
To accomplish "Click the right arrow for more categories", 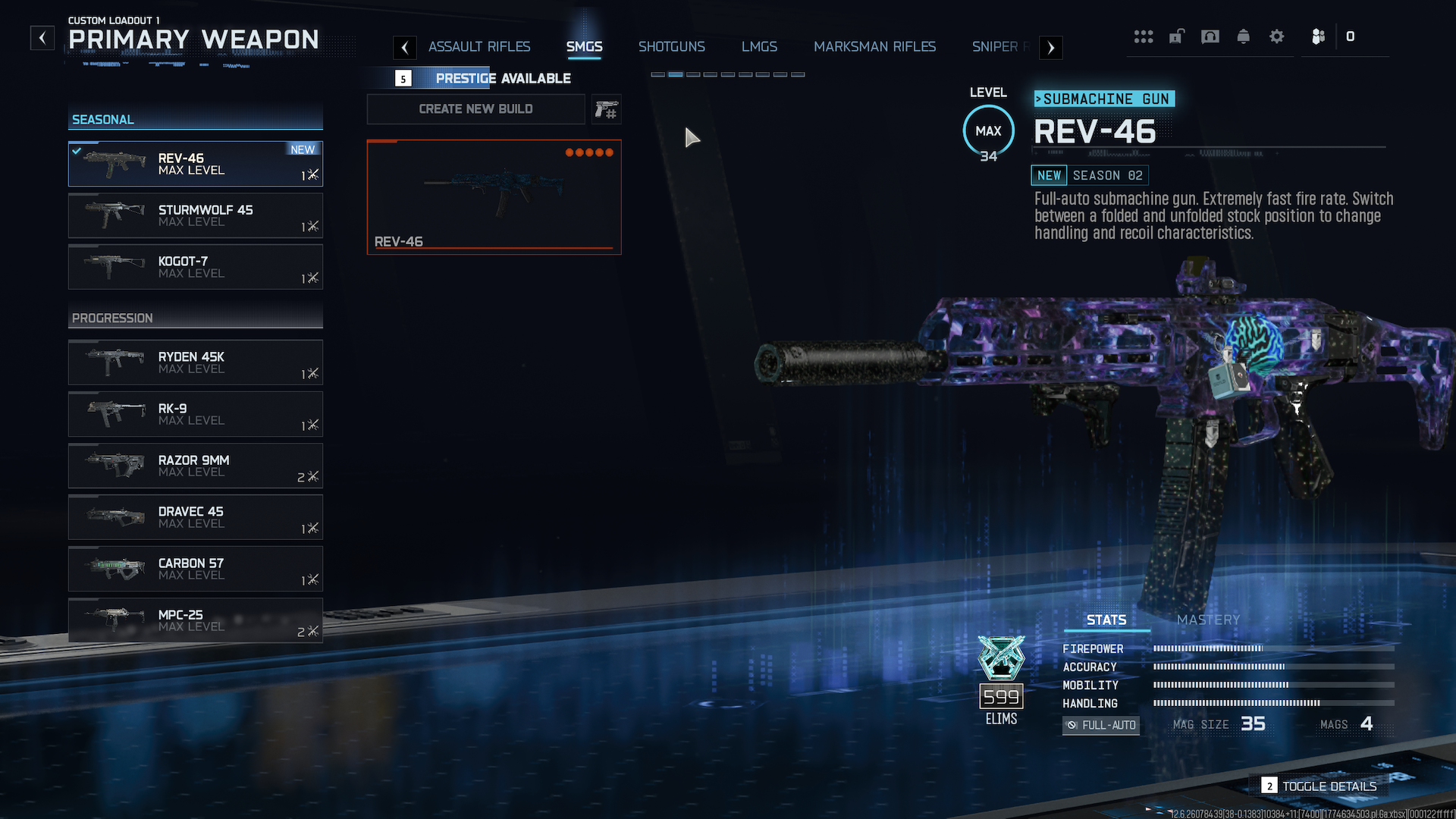I will tap(1050, 48).
